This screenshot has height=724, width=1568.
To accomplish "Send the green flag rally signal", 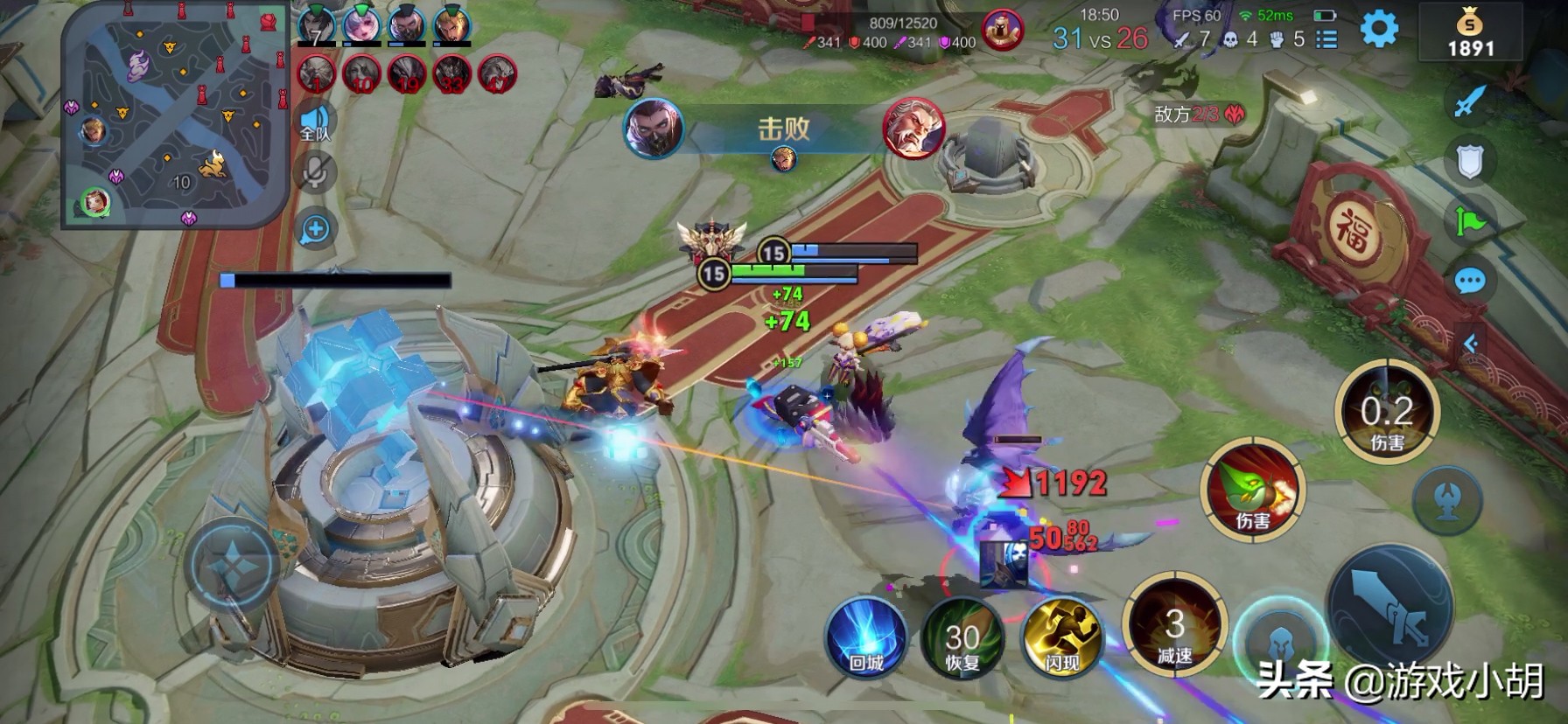I will click(1470, 221).
